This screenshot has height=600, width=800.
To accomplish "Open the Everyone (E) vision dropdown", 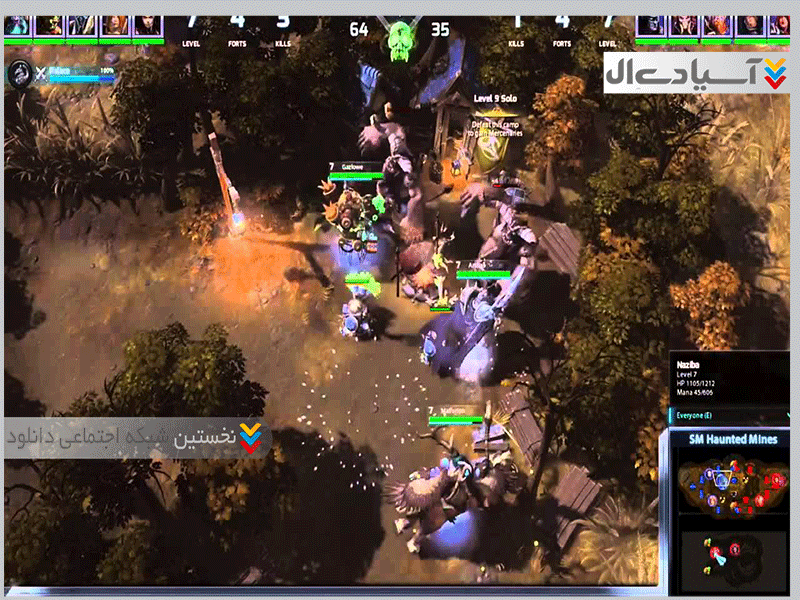I will click(x=708, y=414).
